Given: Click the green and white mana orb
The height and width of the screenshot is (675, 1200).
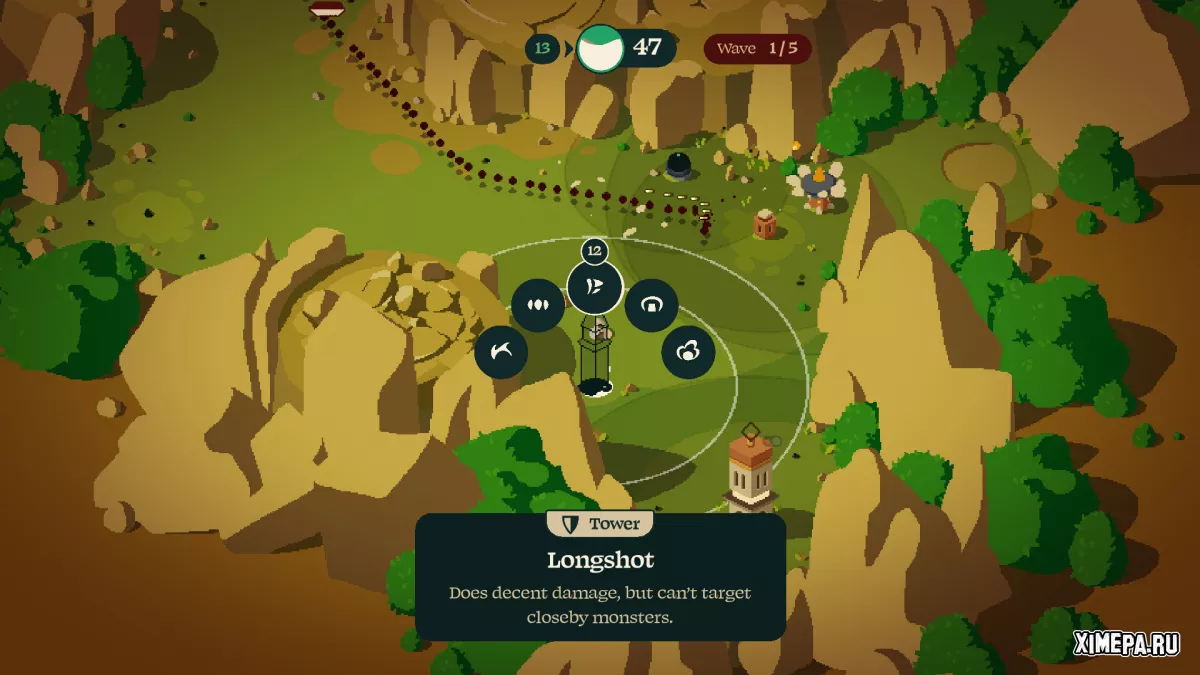Looking at the screenshot, I should [x=600, y=48].
